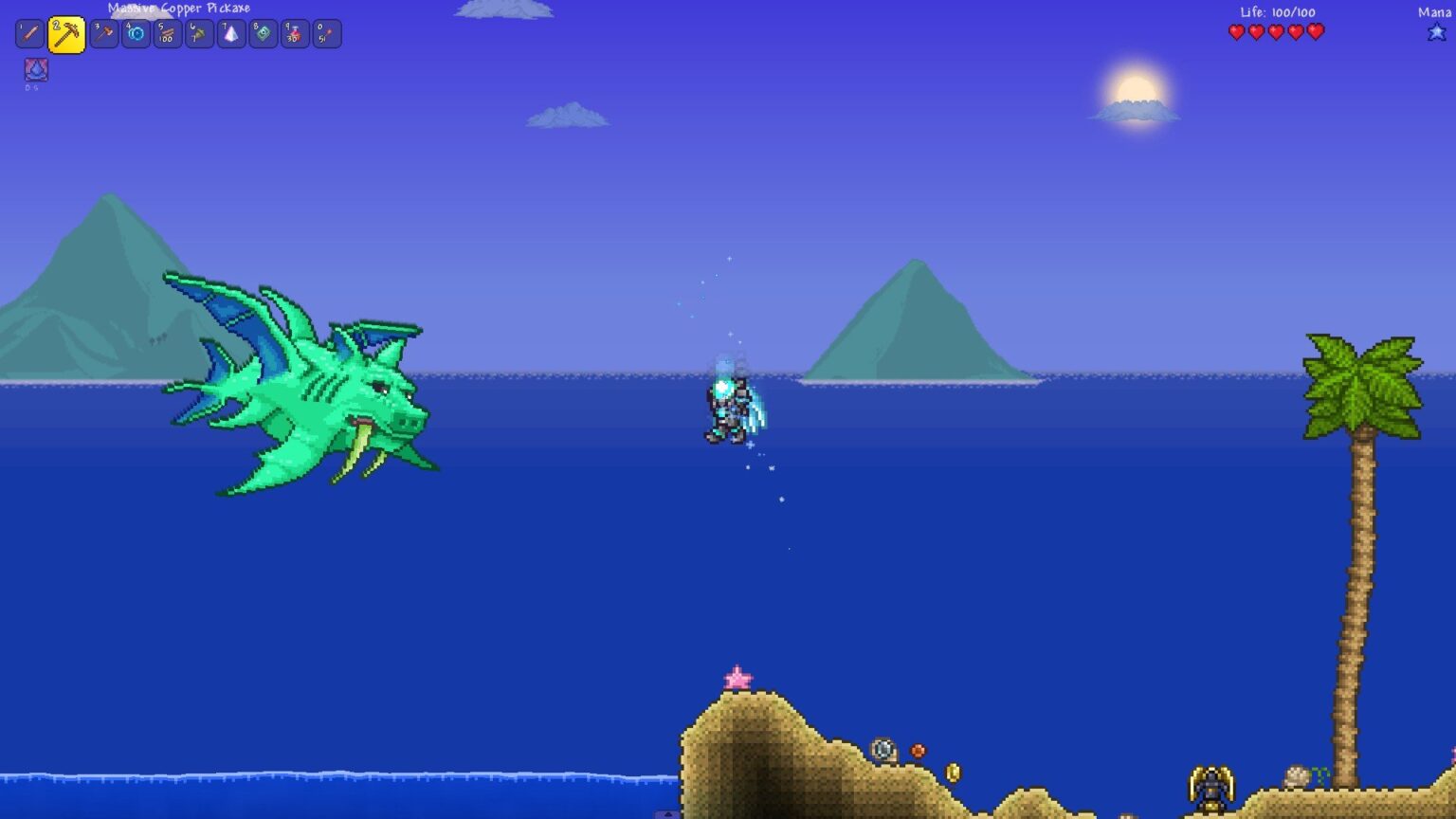This screenshot has height=819, width=1456.
Task: Select the stack of 100 Wood in slot 5
Action: point(165,33)
